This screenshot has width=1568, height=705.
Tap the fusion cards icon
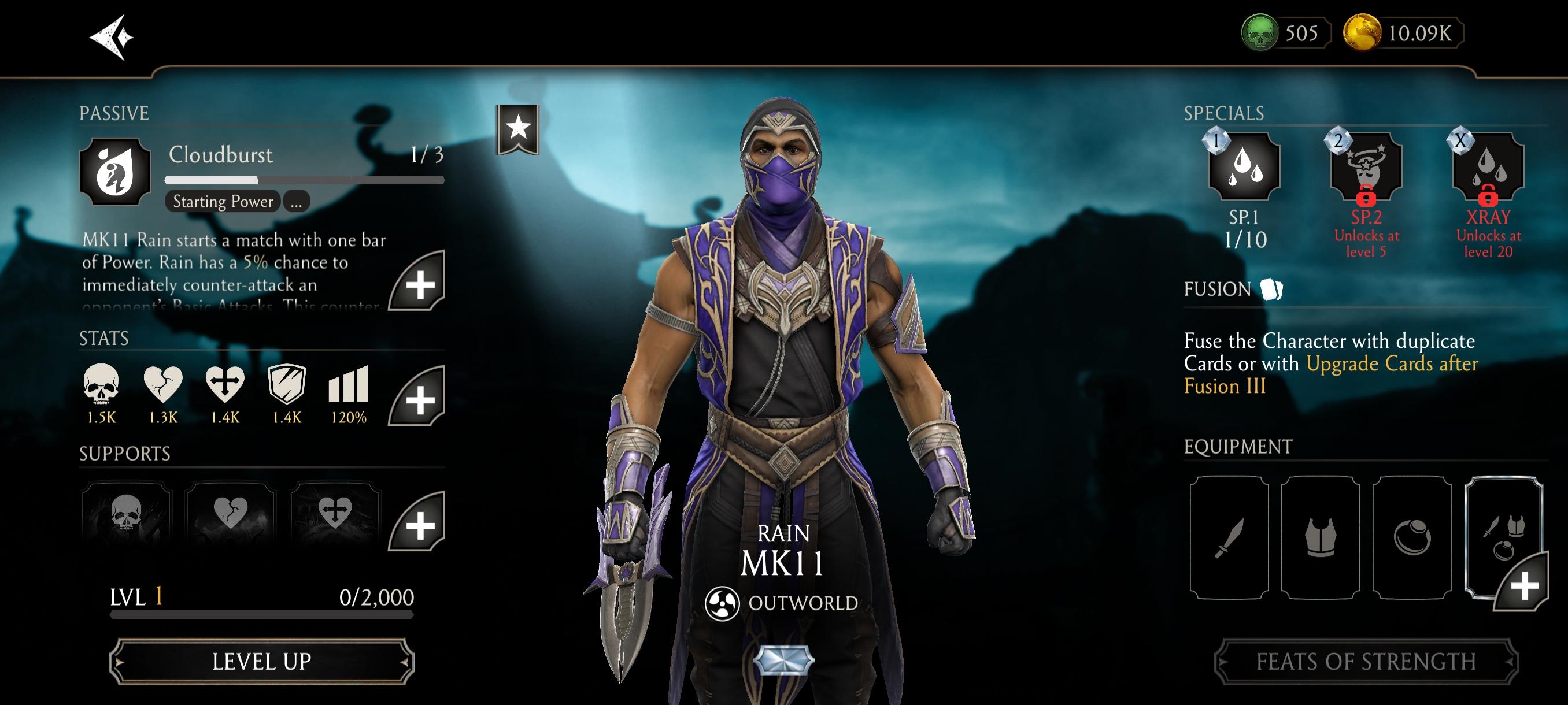click(1271, 289)
